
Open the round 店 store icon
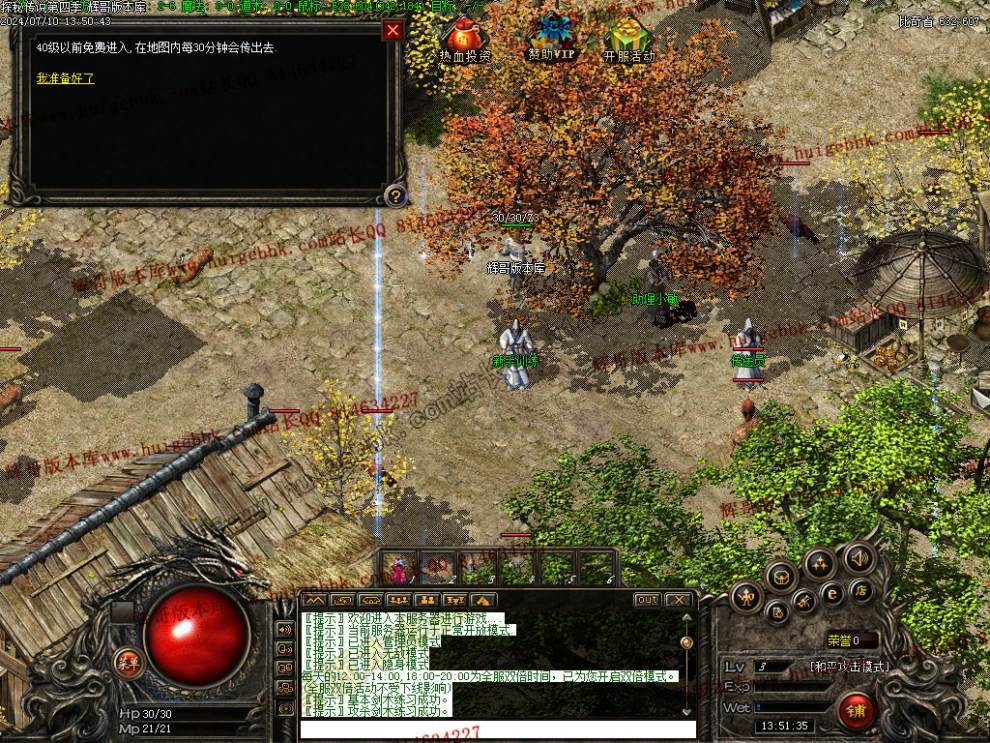(x=859, y=589)
